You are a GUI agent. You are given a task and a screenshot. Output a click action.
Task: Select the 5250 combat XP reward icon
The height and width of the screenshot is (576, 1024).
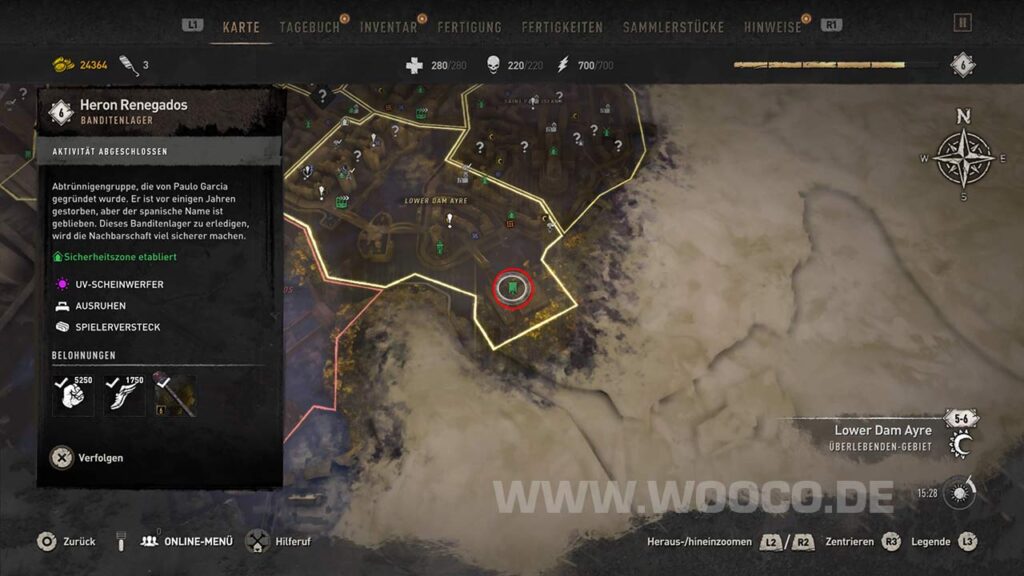(73, 395)
